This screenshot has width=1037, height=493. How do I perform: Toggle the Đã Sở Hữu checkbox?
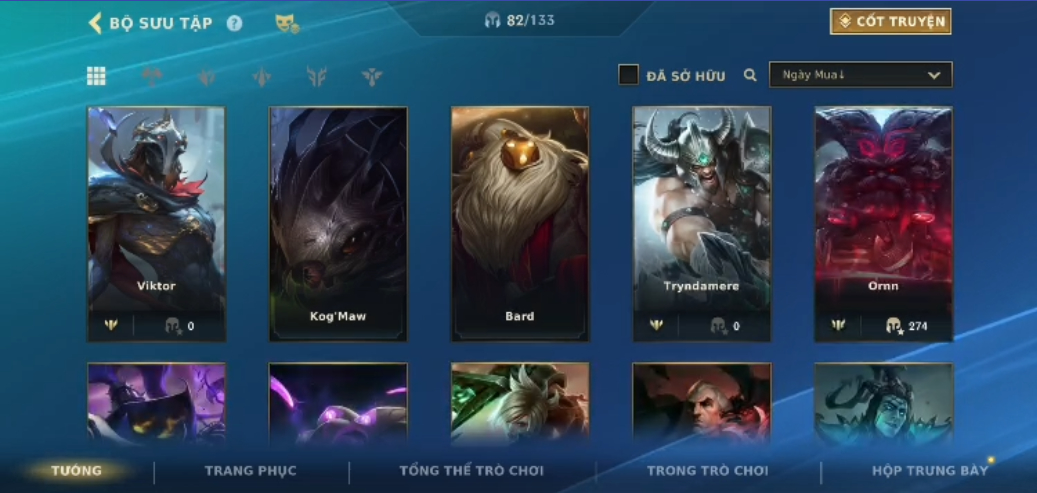tap(628, 75)
